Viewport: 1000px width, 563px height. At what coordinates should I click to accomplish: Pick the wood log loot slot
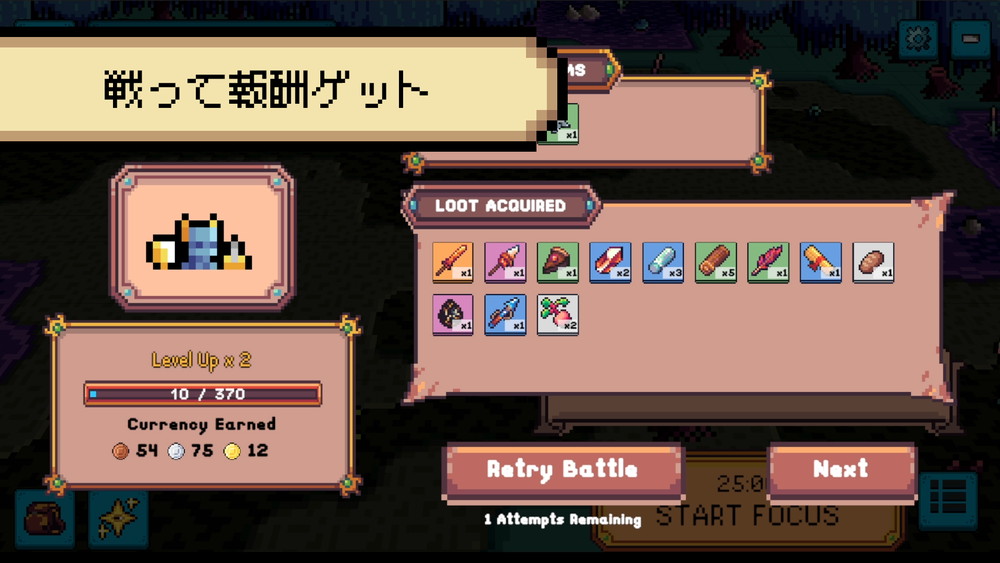(715, 262)
